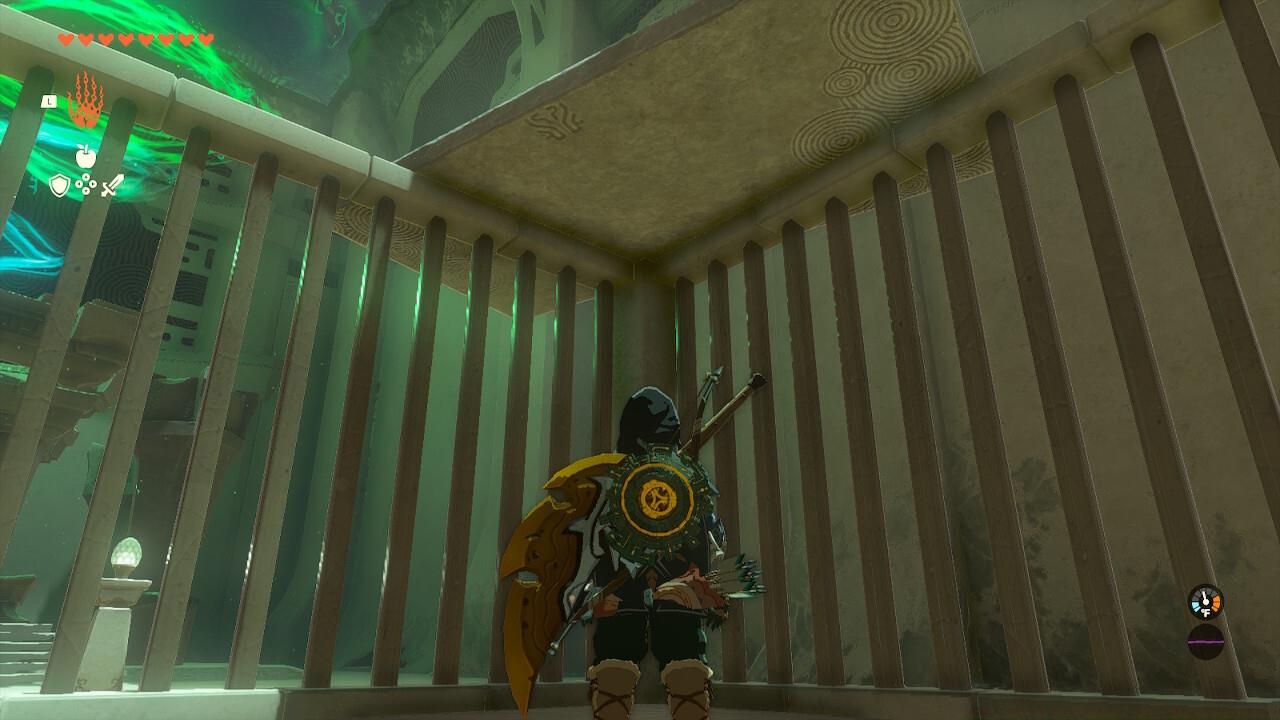Click the leftmost heart in the health bar

[65, 40]
